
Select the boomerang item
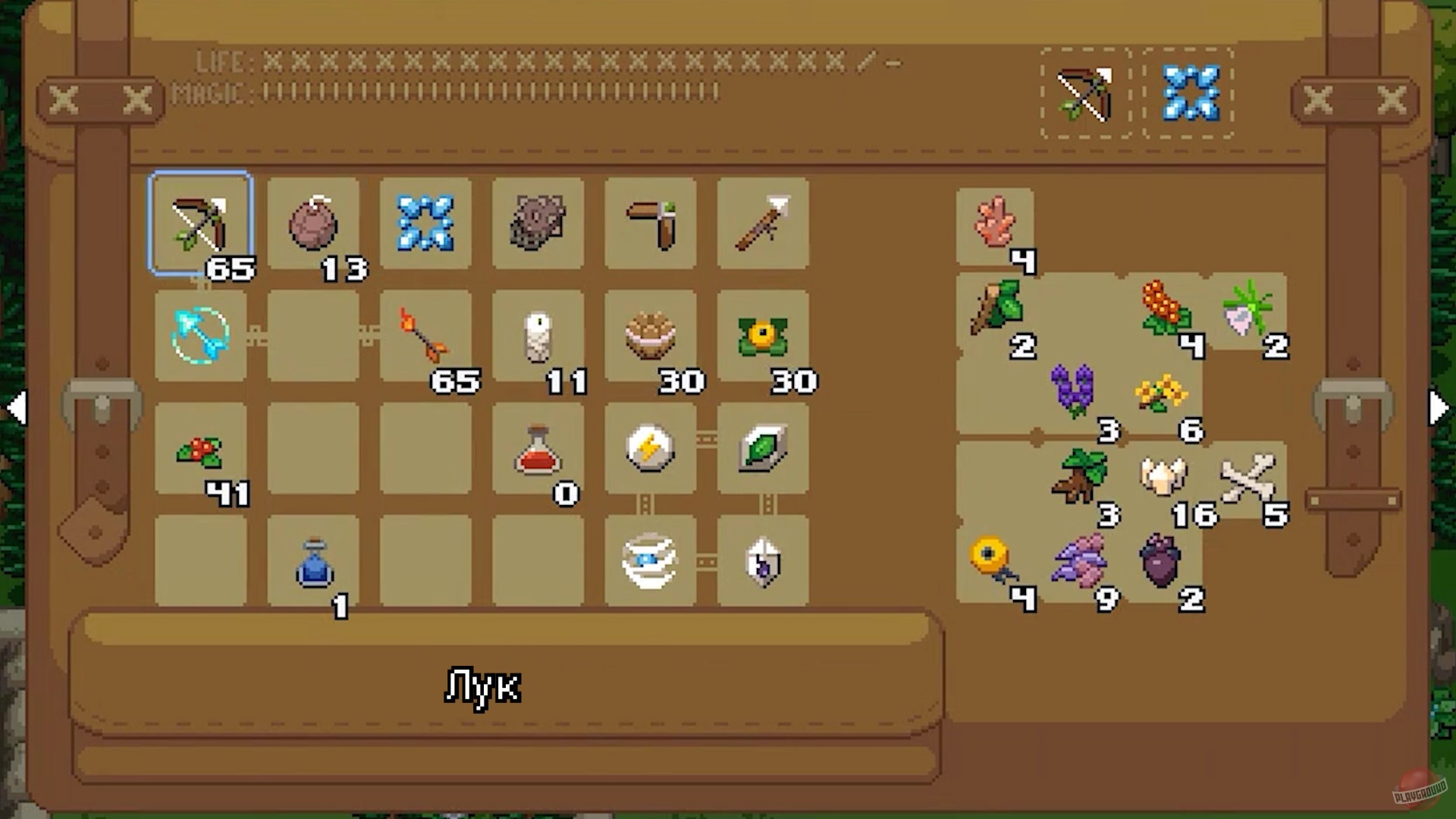point(651,224)
